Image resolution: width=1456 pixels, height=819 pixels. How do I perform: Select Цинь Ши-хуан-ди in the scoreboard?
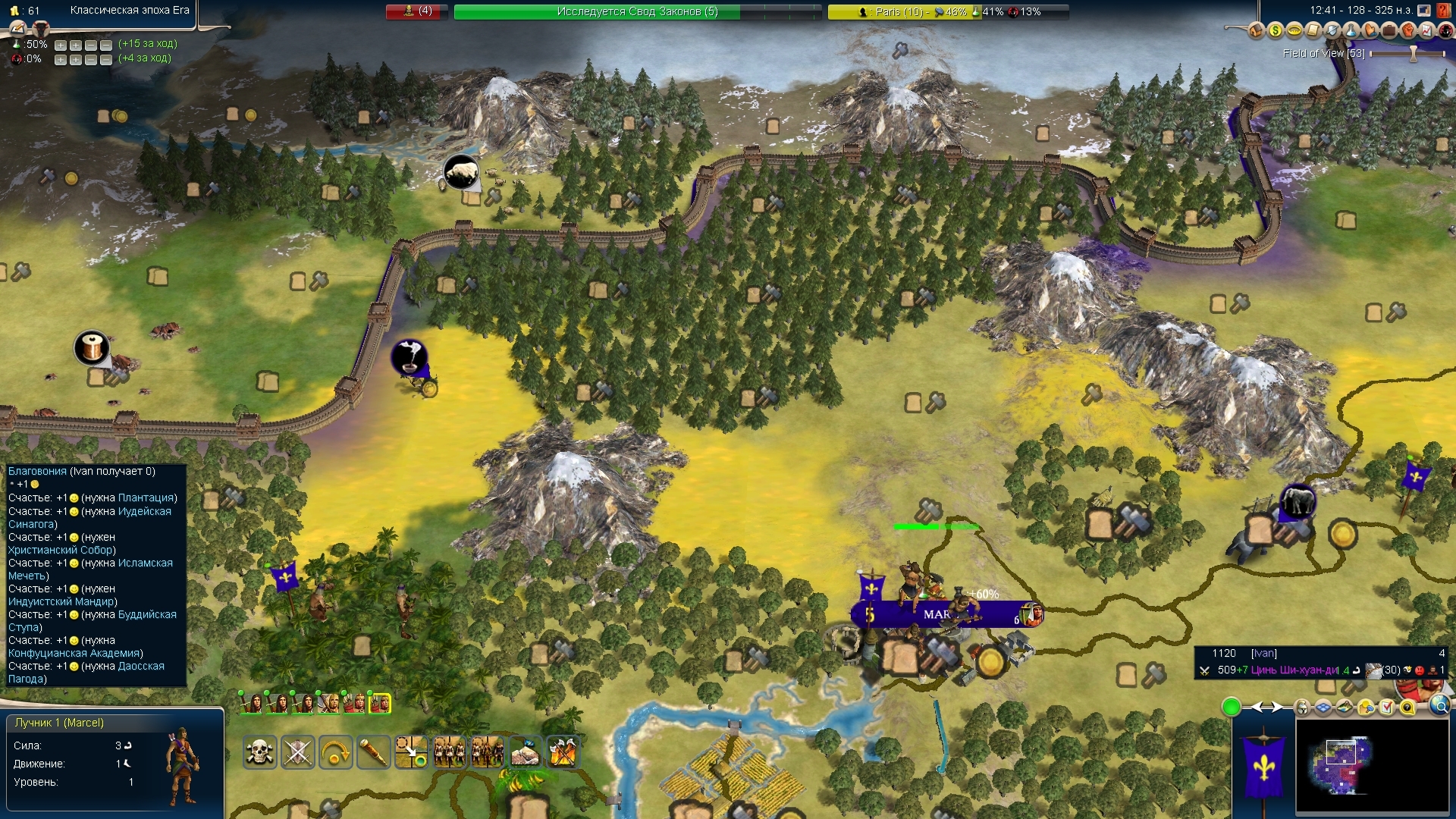click(1299, 670)
